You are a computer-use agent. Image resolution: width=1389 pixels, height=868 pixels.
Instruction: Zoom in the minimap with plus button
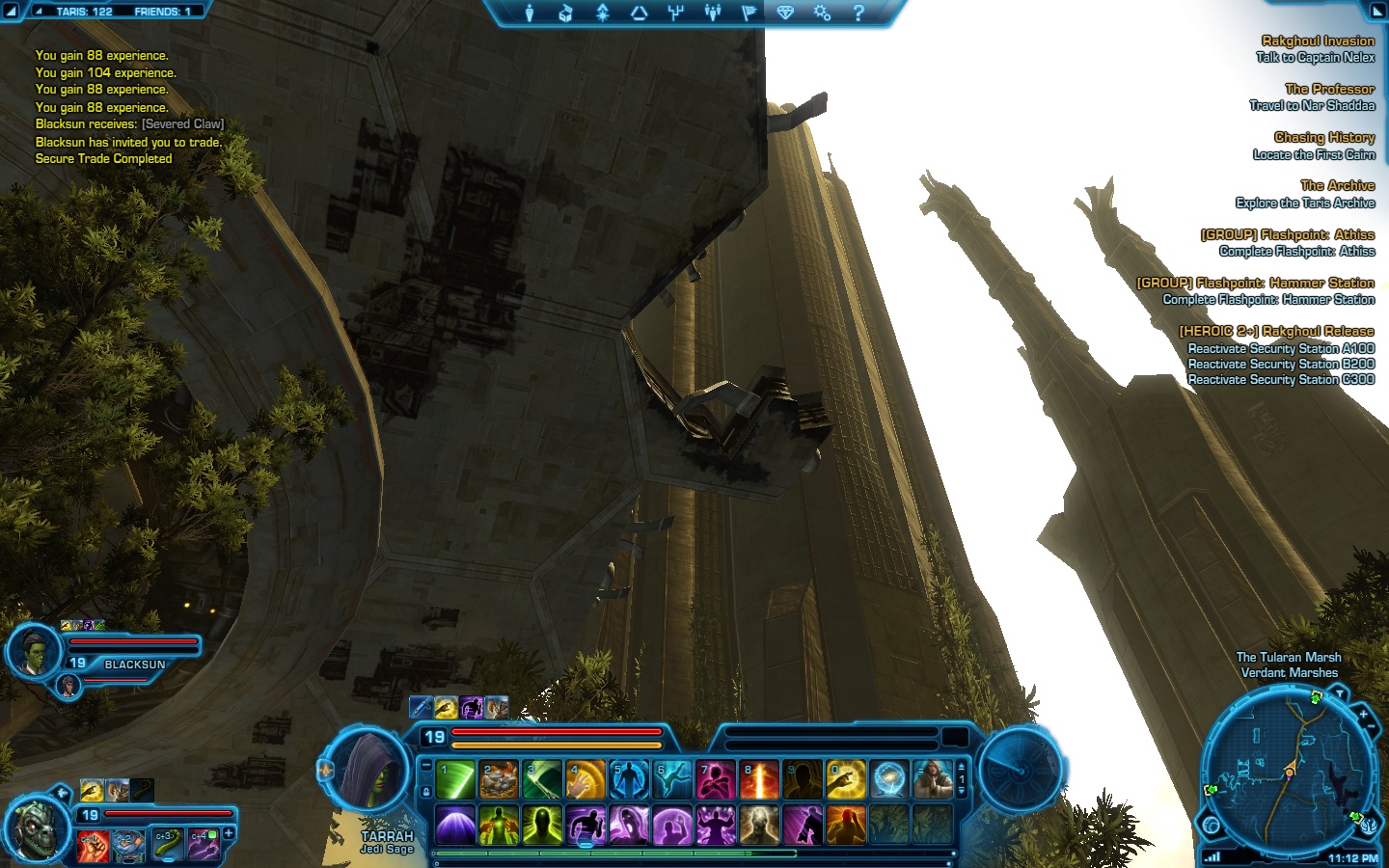click(x=1363, y=716)
